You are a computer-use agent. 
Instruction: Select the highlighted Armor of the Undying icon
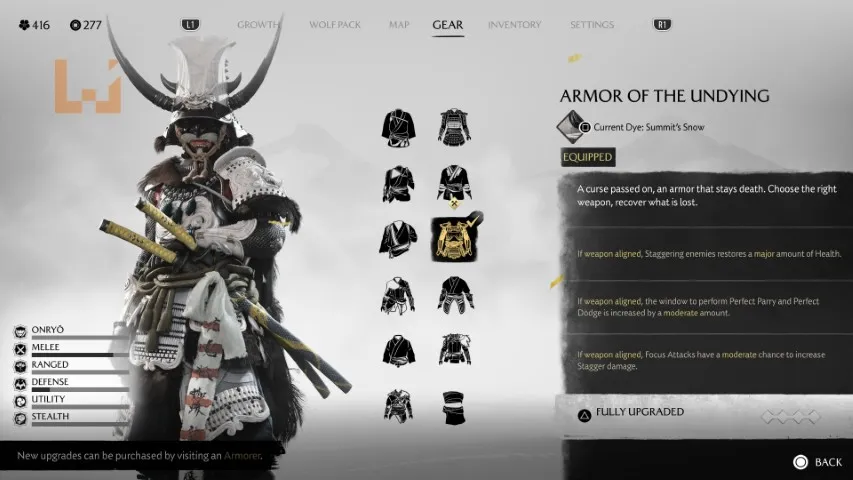tap(455, 238)
